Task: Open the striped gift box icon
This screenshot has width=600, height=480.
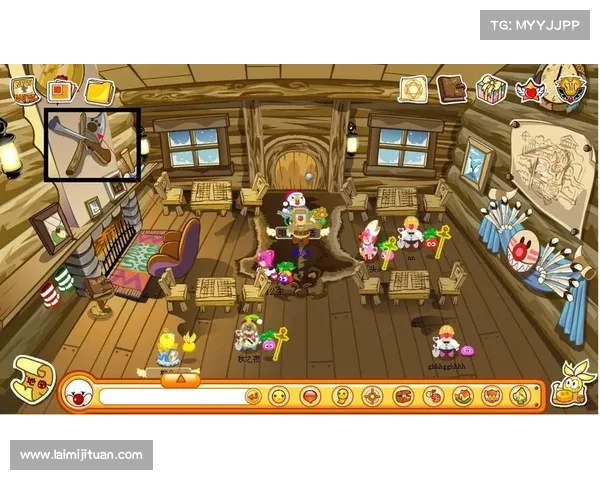Action: click(x=491, y=89)
